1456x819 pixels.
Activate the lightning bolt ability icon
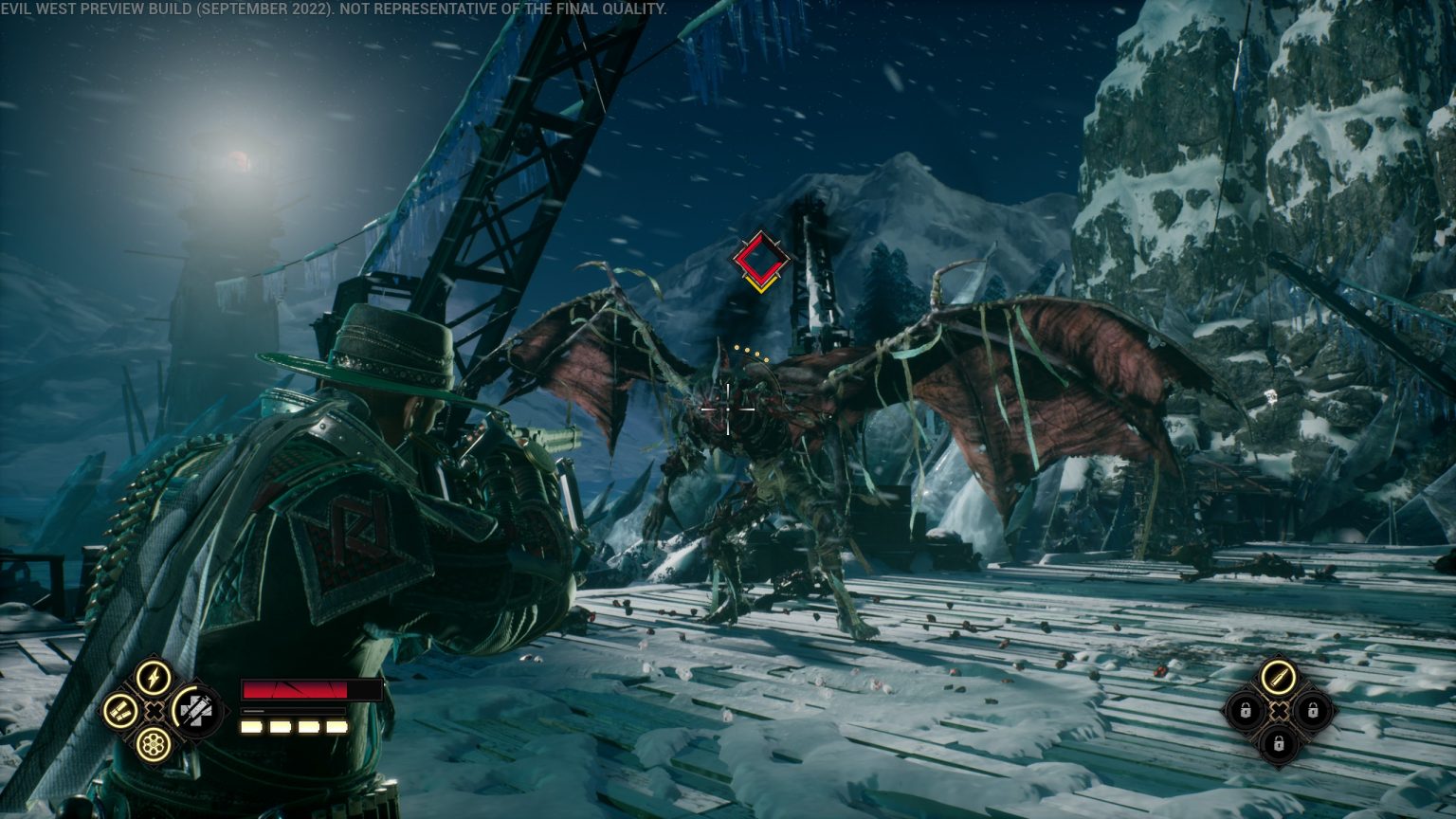pos(153,677)
